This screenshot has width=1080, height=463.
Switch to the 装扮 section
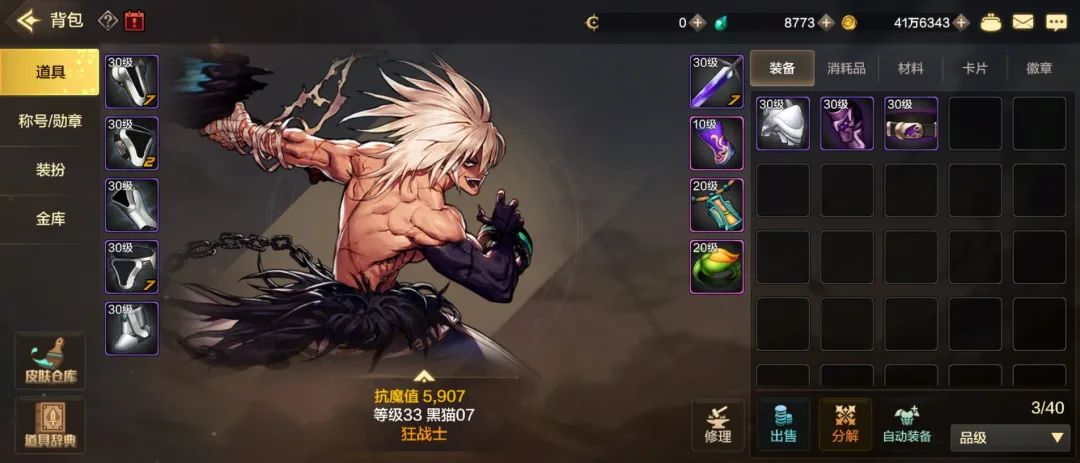(x=50, y=170)
